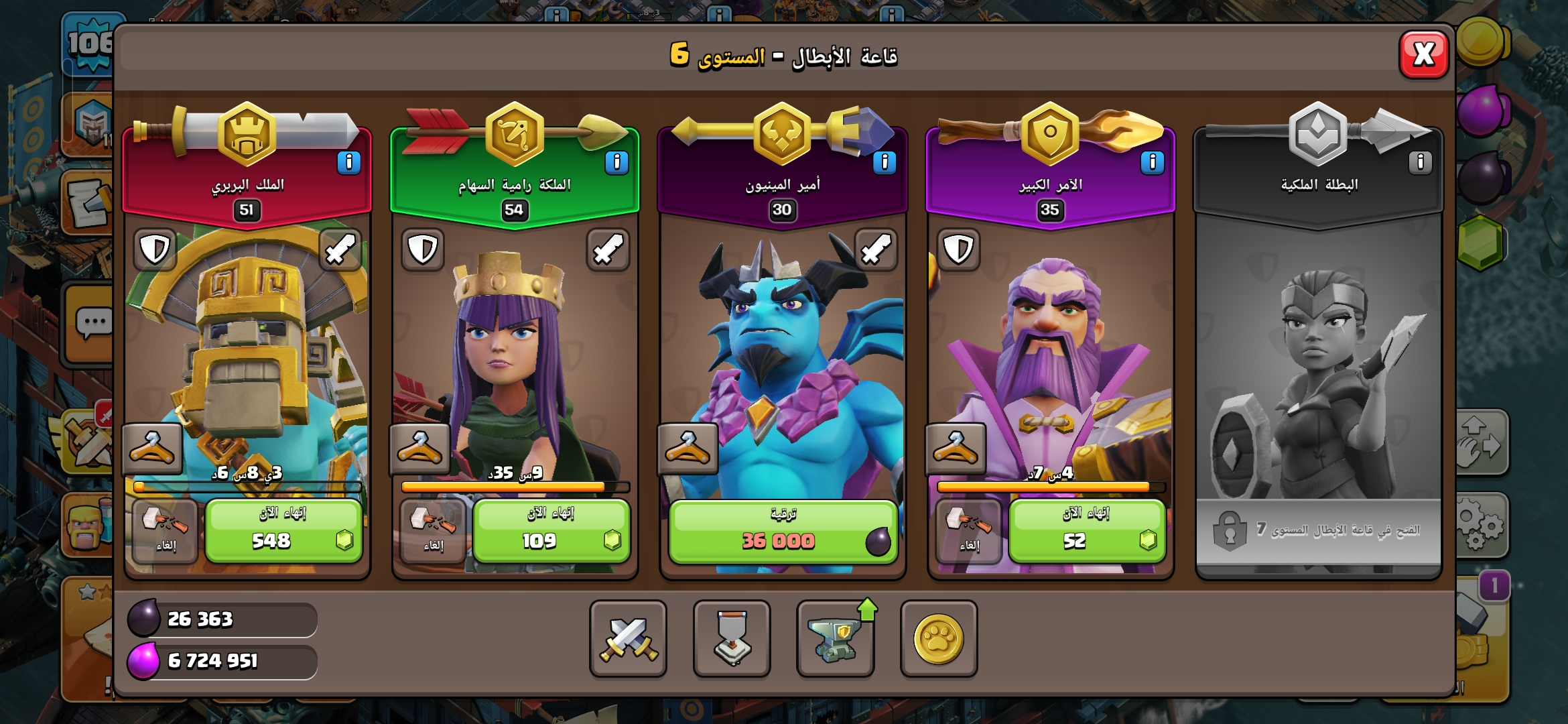Close the Hero Hall window
Screen dimensions: 1568x724
[1424, 54]
